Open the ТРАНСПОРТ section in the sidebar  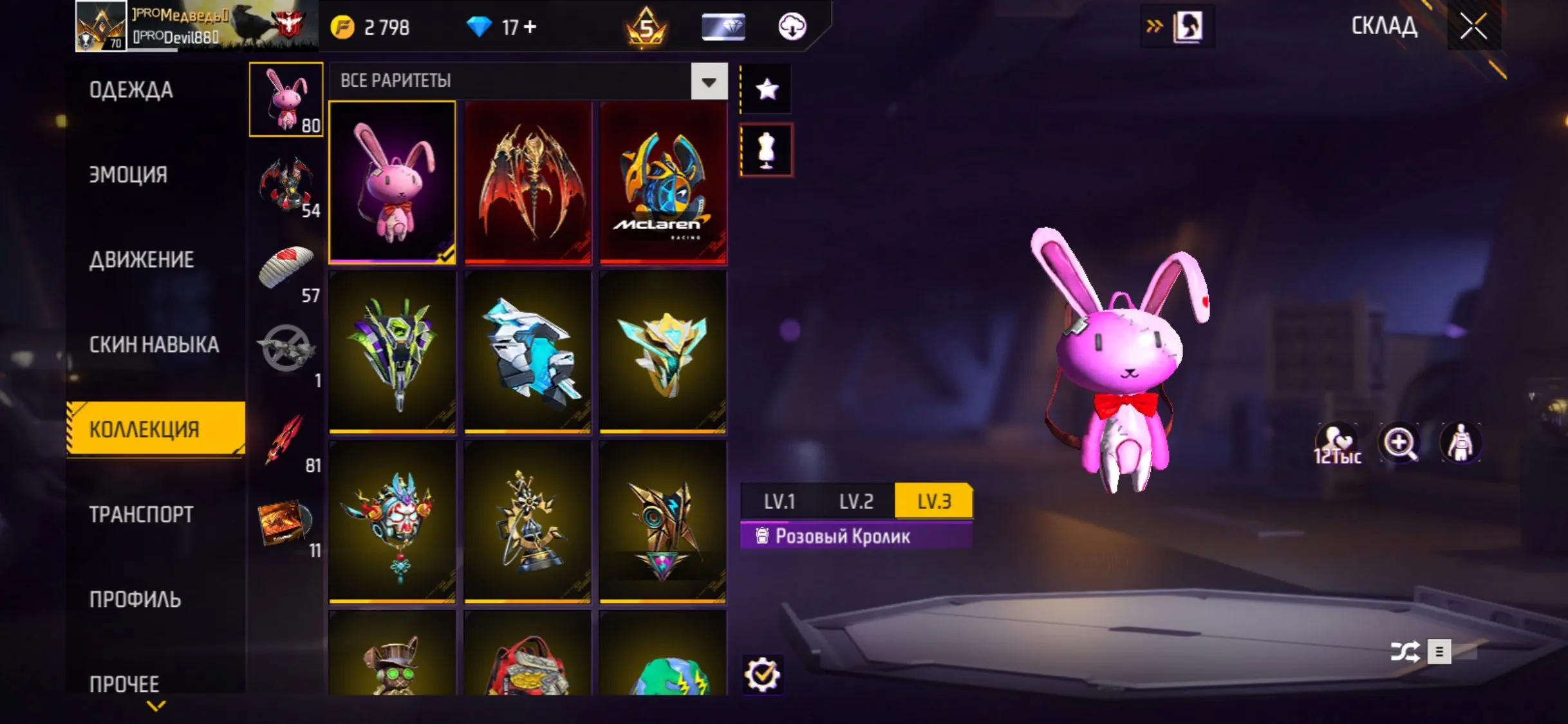[x=140, y=515]
